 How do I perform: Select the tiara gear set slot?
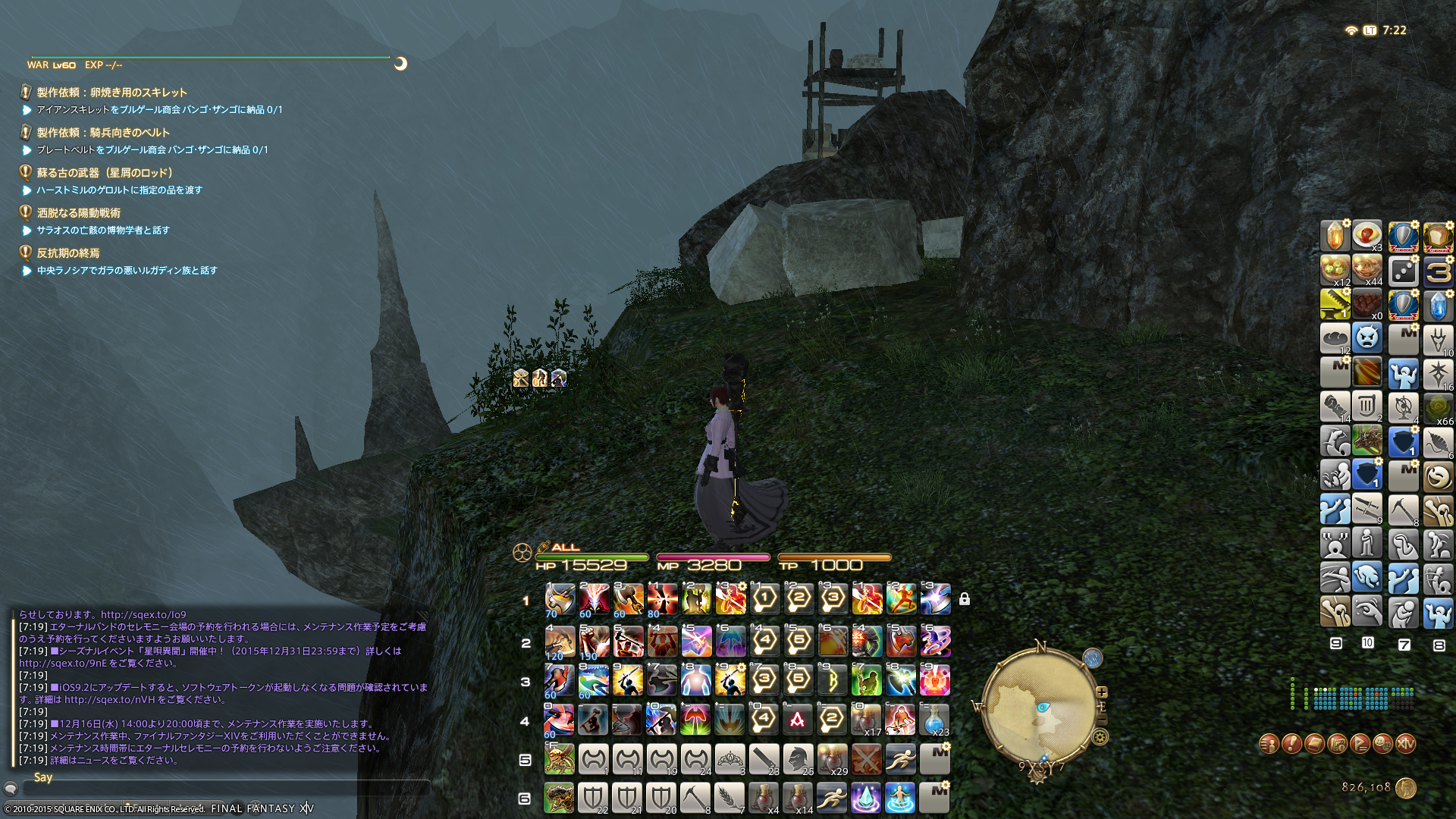[x=730, y=758]
